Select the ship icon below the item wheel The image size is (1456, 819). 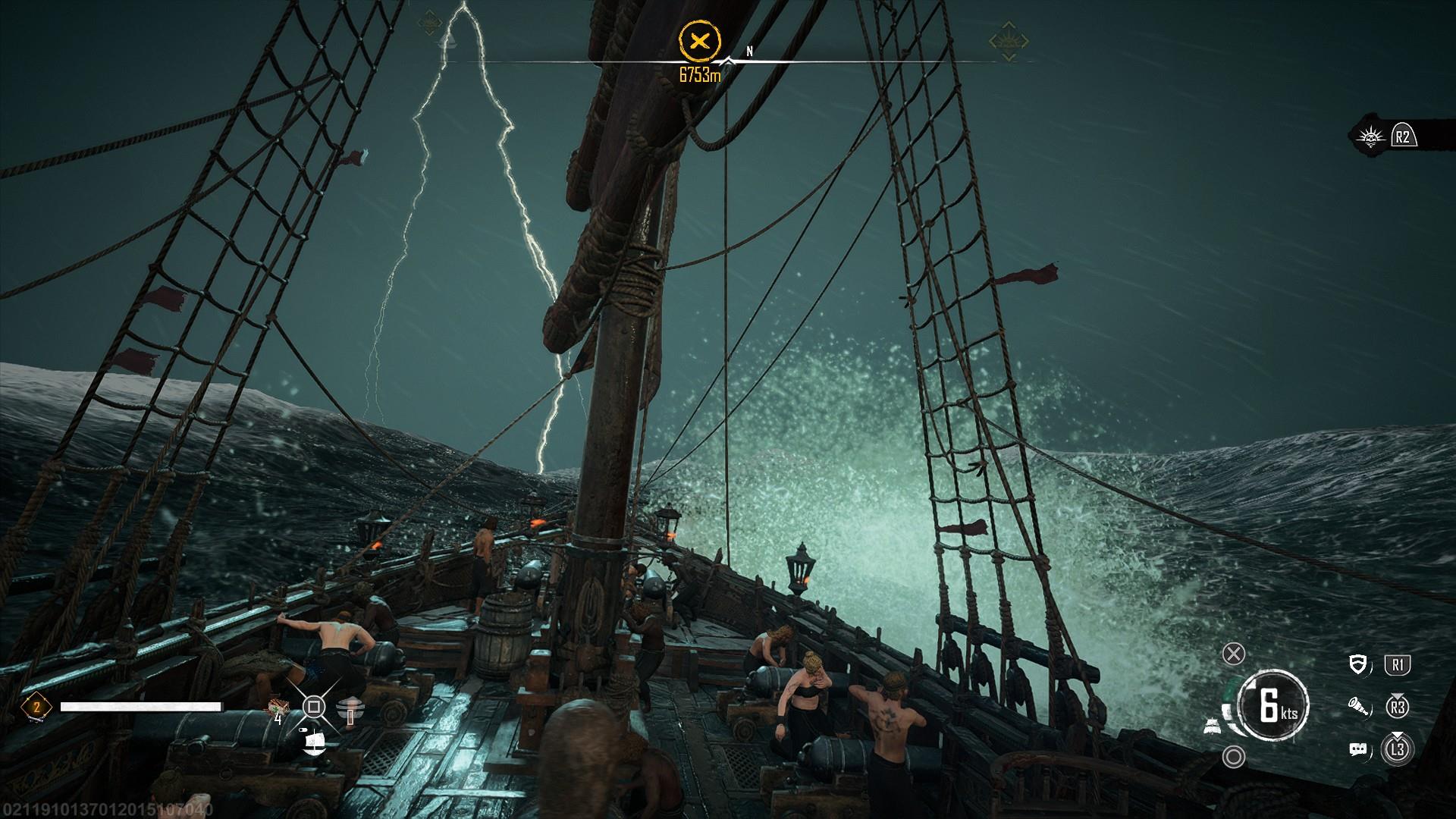click(313, 742)
